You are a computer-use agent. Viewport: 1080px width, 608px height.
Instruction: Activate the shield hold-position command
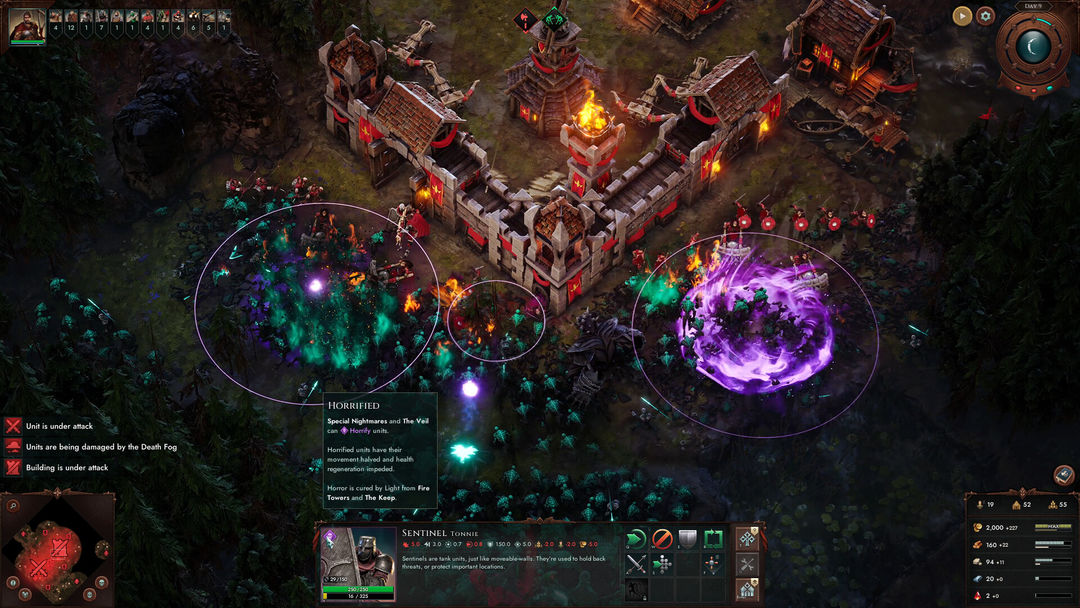click(x=687, y=539)
